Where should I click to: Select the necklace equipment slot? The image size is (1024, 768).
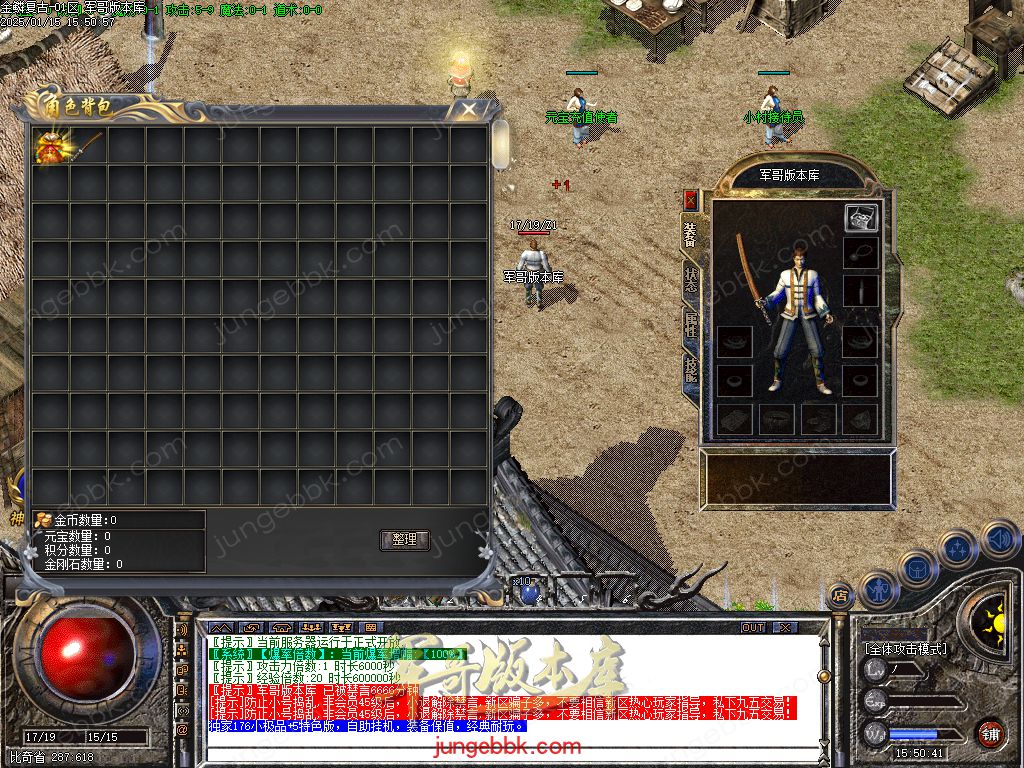[x=860, y=253]
